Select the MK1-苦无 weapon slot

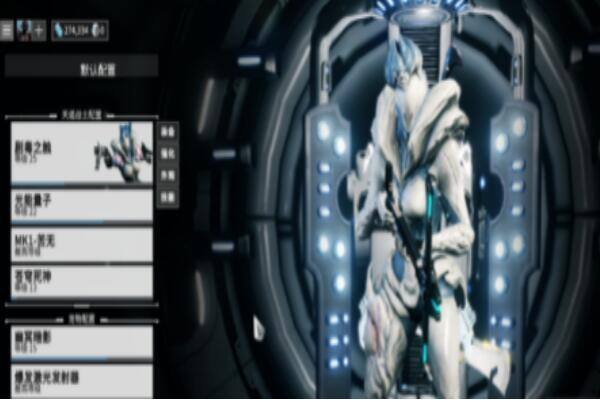tap(81, 244)
